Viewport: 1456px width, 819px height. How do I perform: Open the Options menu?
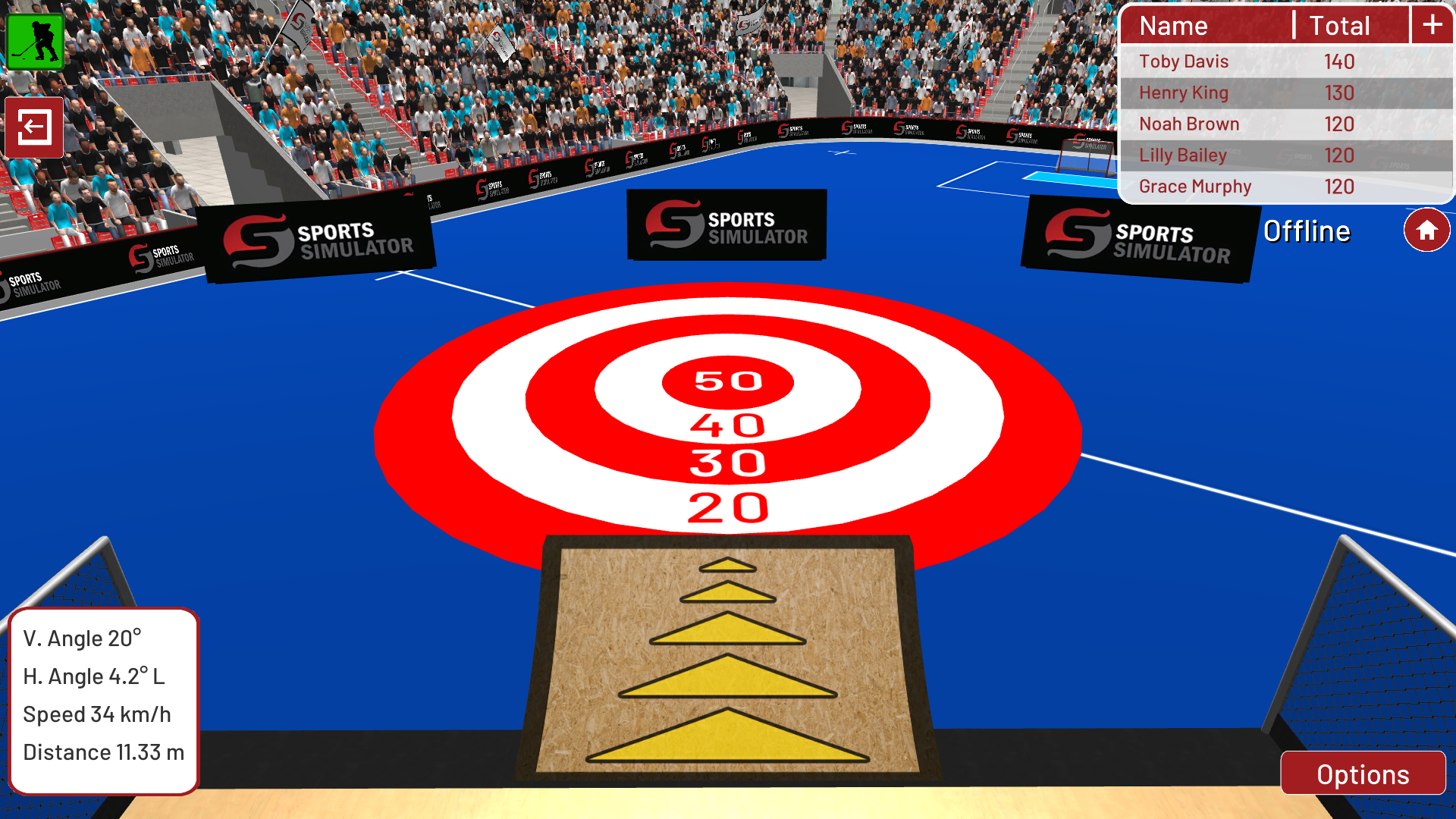[1363, 774]
